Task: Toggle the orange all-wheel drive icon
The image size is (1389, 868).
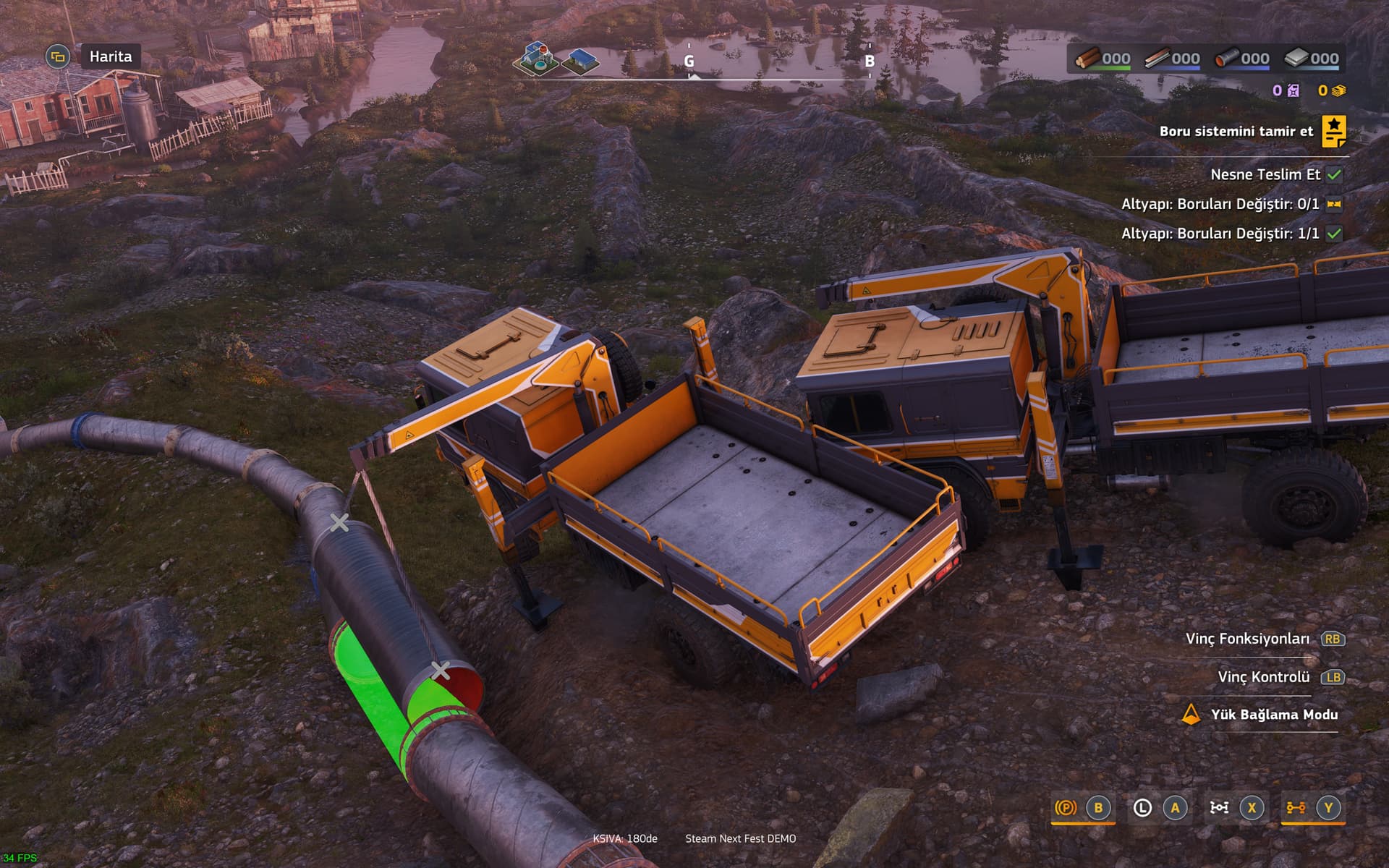Action: 1295,807
